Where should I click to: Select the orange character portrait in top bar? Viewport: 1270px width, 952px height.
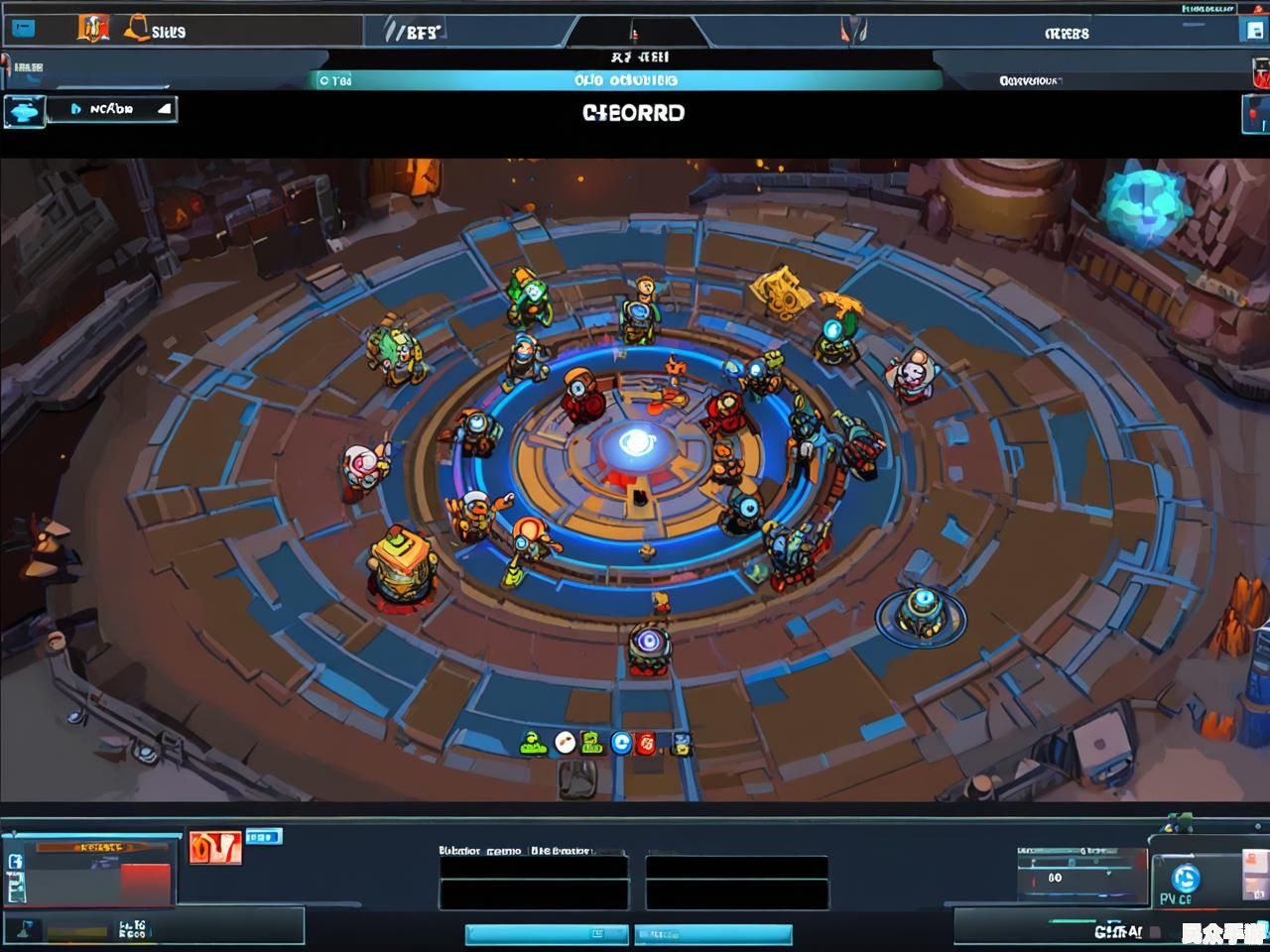pos(92,29)
